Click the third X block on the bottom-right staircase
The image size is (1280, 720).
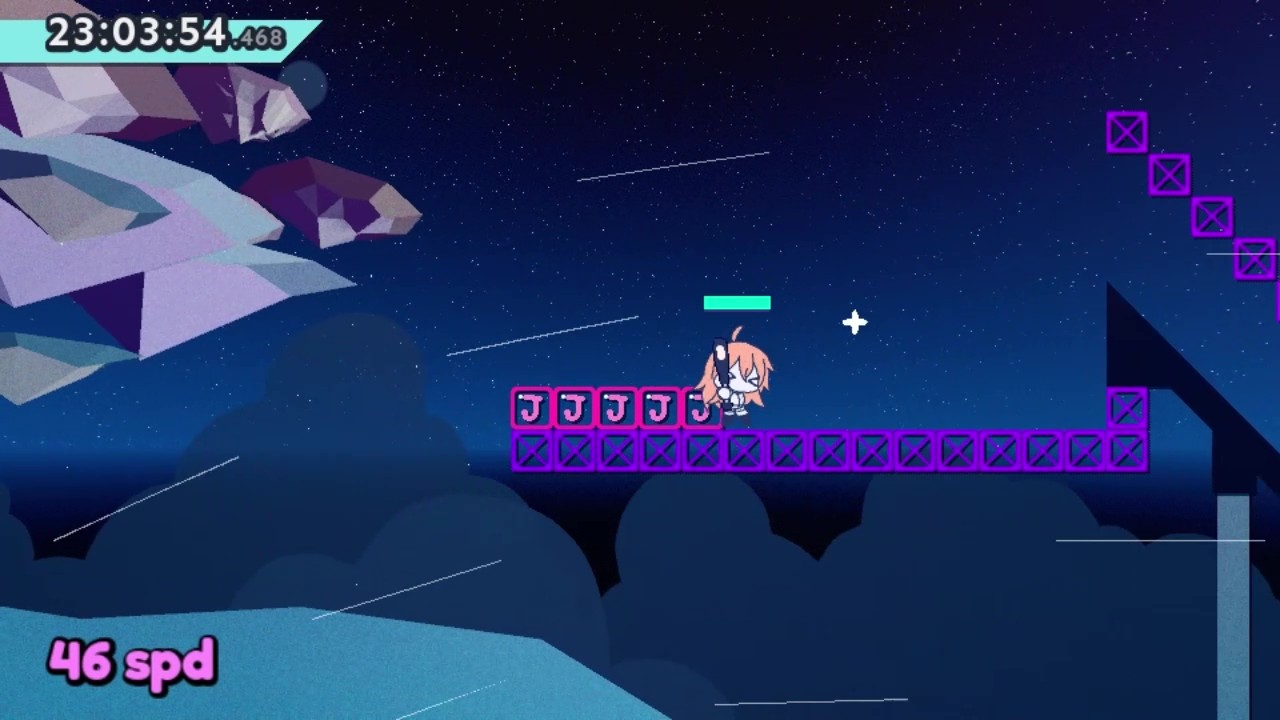click(x=1211, y=217)
